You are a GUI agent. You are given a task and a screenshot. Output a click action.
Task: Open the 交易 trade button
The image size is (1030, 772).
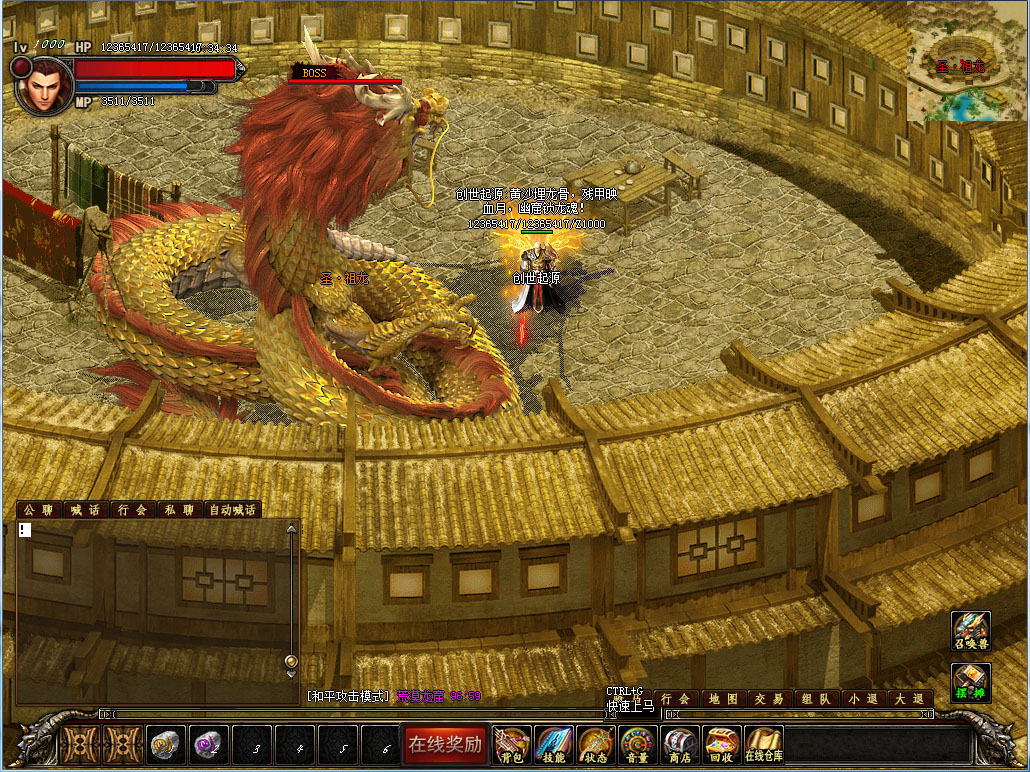coord(770,699)
